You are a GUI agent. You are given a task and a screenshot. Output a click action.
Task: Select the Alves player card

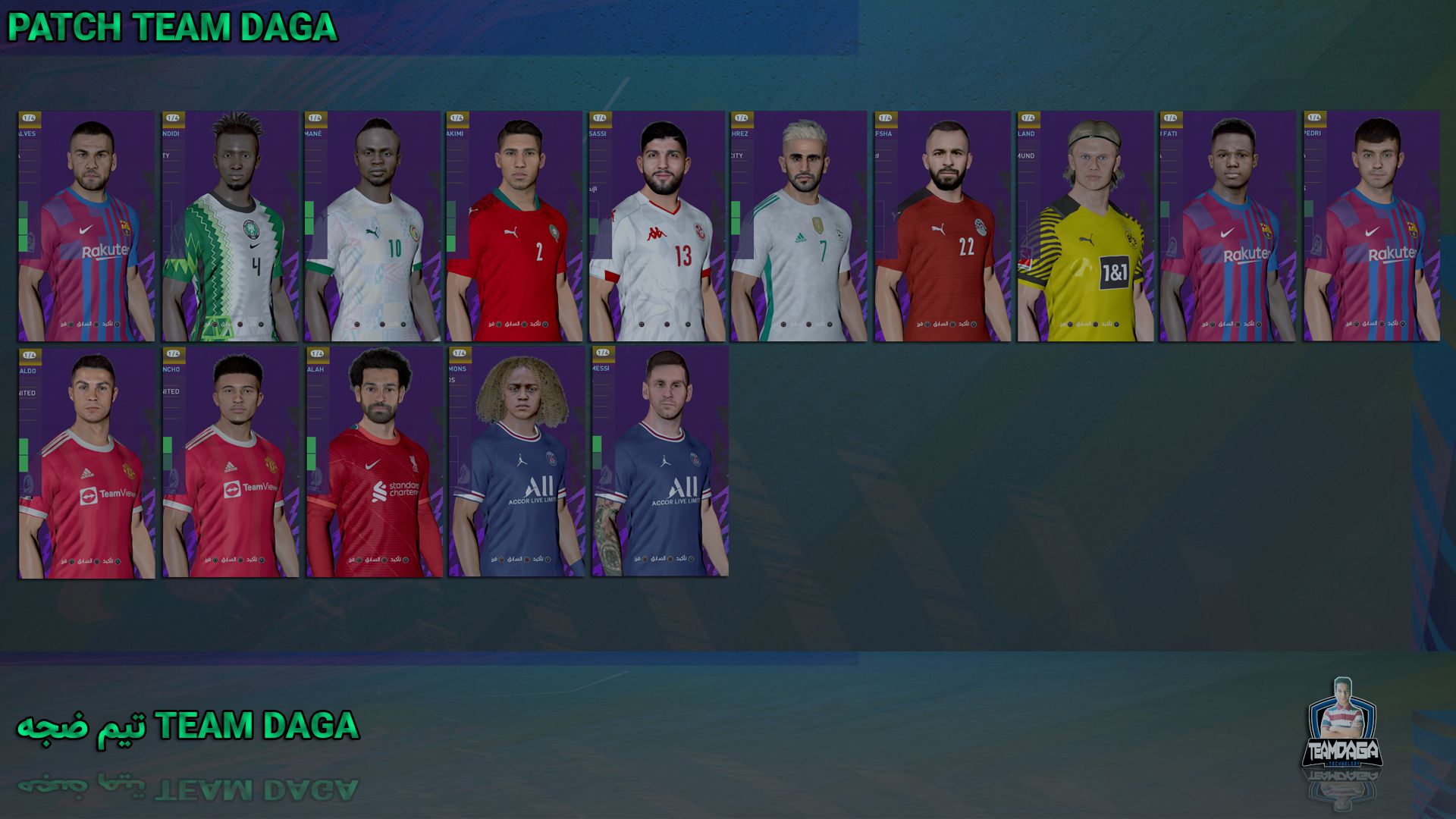(x=86, y=227)
